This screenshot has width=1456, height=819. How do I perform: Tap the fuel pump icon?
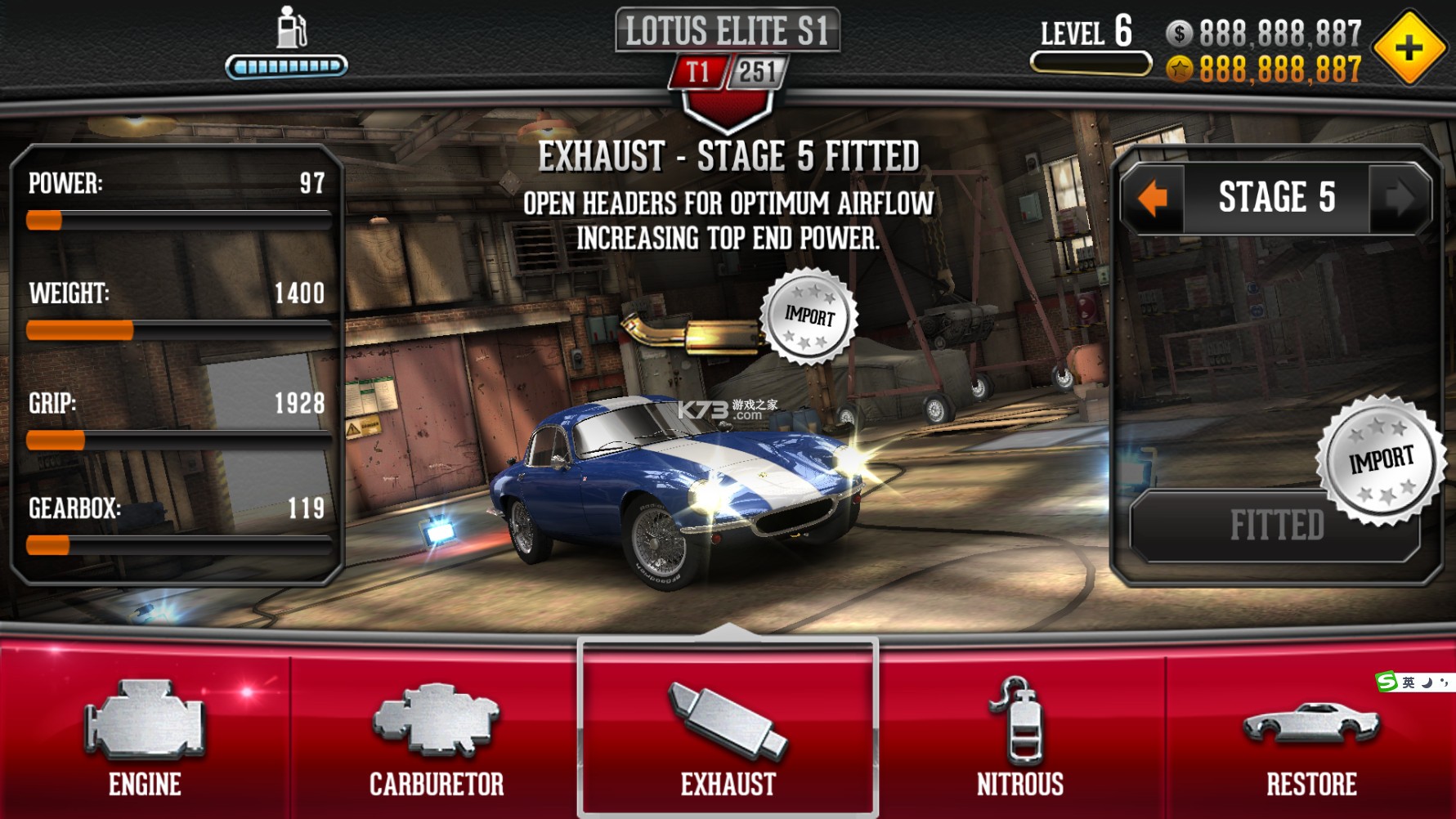(x=290, y=28)
